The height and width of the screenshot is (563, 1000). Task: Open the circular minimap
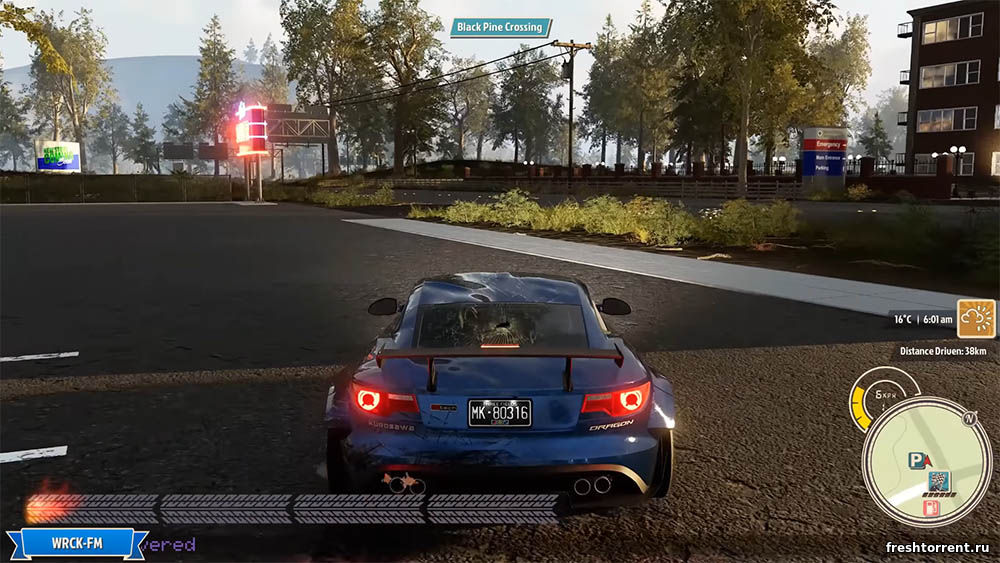(926, 461)
